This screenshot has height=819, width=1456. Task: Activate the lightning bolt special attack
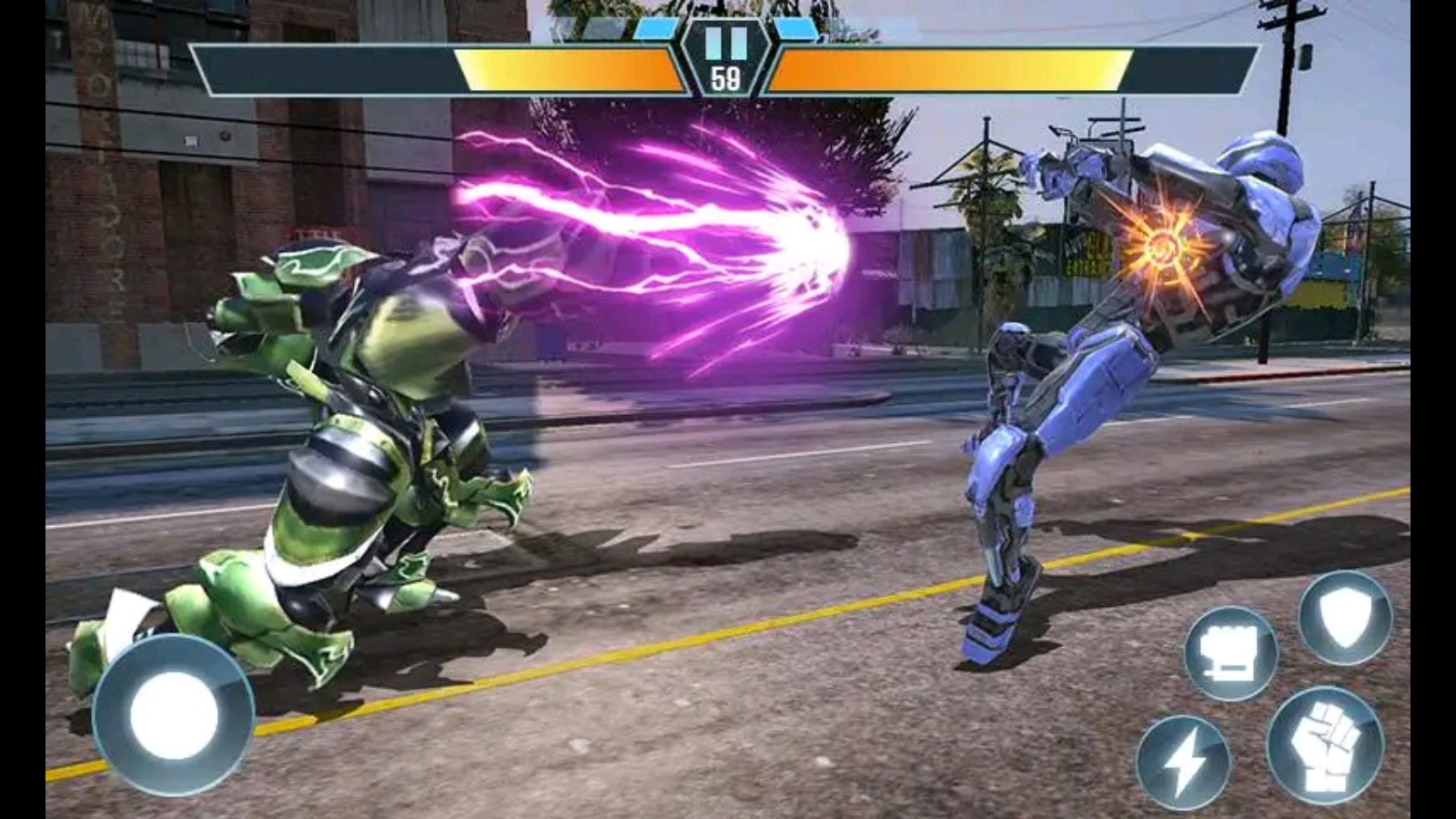(x=1183, y=763)
